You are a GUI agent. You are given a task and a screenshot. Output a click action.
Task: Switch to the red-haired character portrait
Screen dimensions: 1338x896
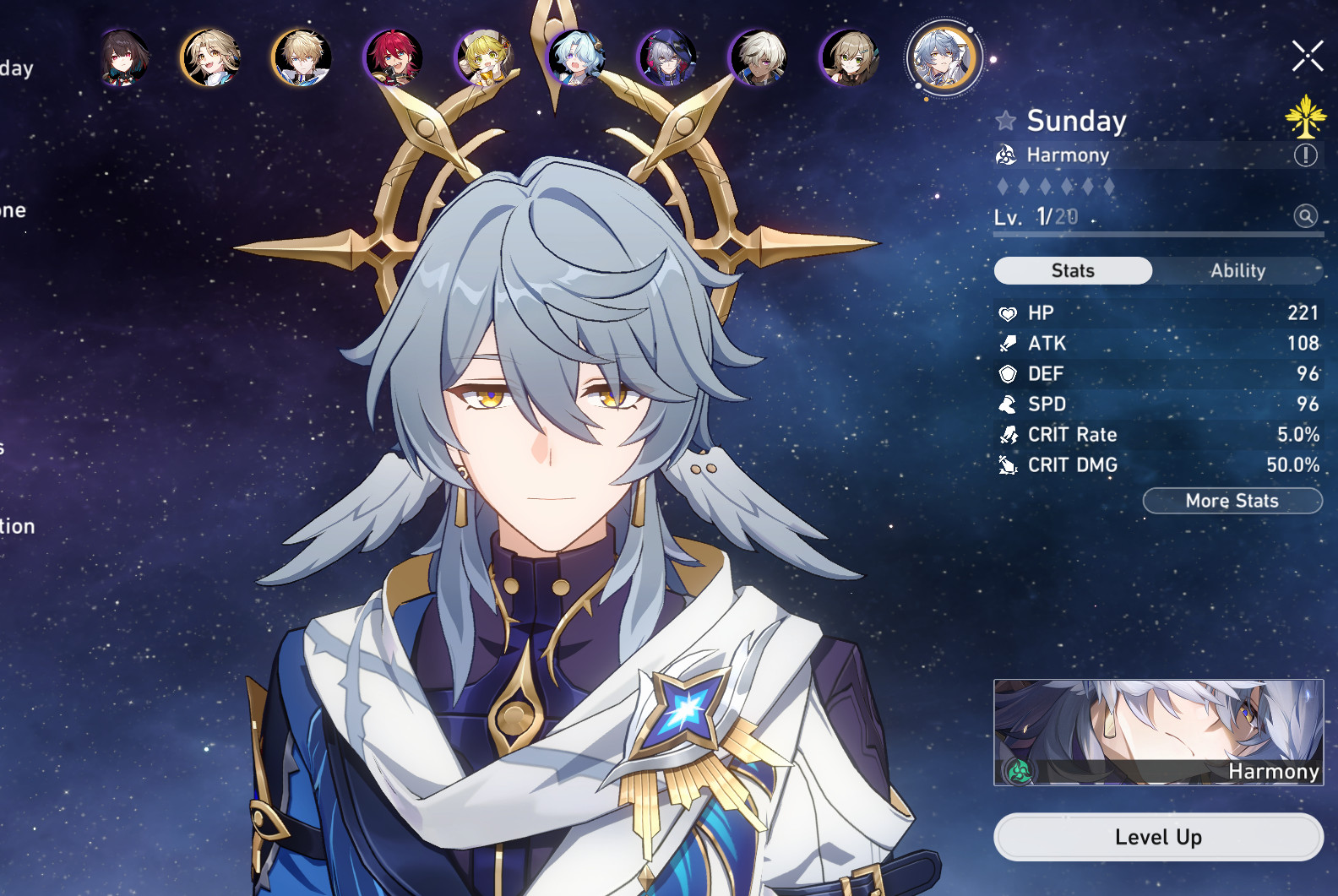click(393, 57)
